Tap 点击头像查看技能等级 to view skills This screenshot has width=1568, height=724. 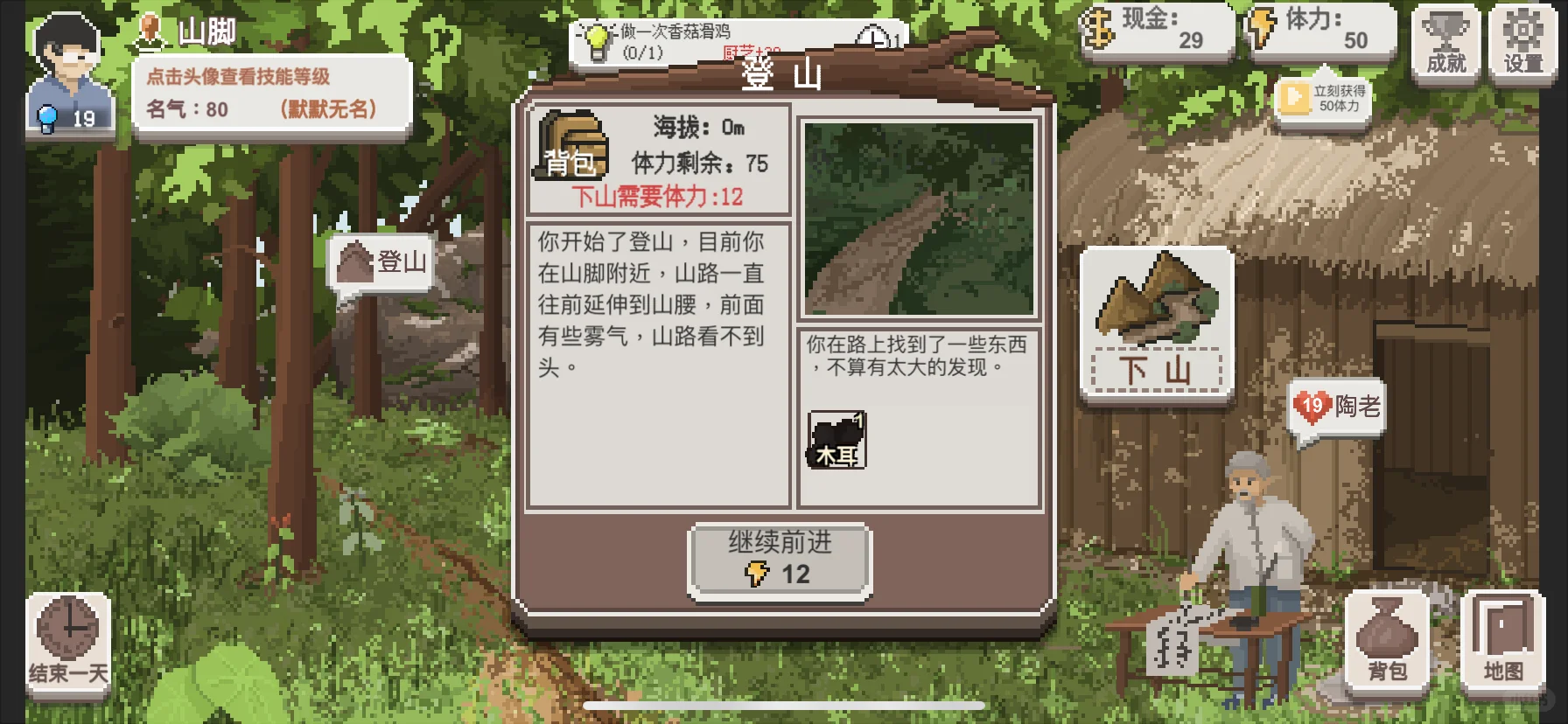[x=237, y=75]
